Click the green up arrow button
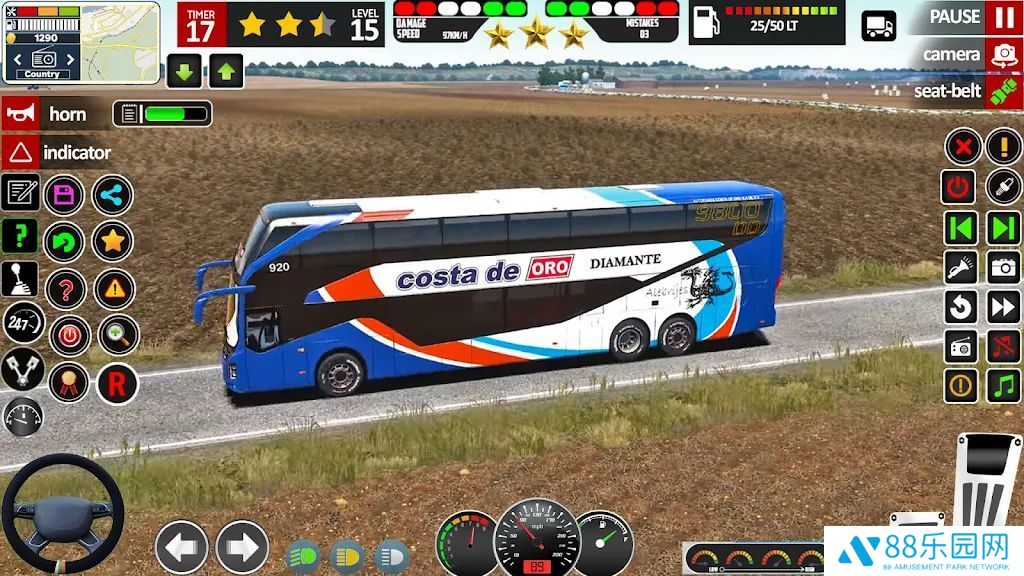 pyautogui.click(x=226, y=71)
